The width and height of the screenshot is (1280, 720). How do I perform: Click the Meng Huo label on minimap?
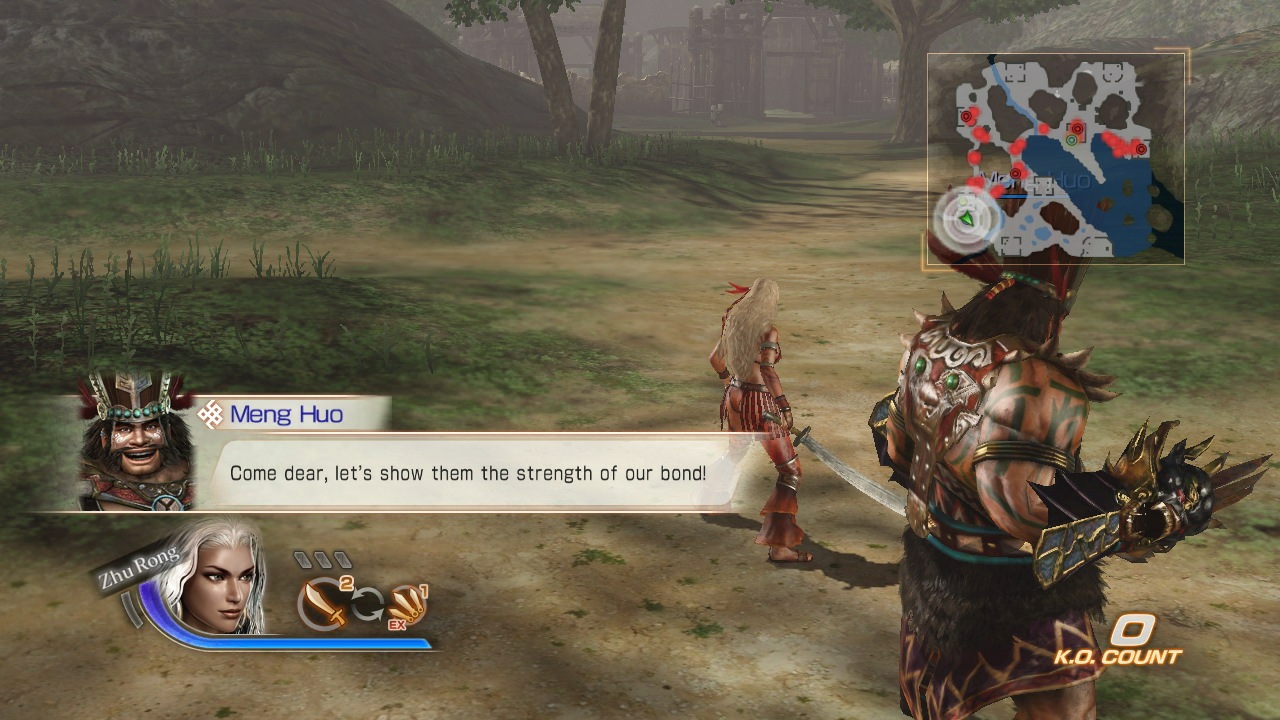pos(1037,177)
